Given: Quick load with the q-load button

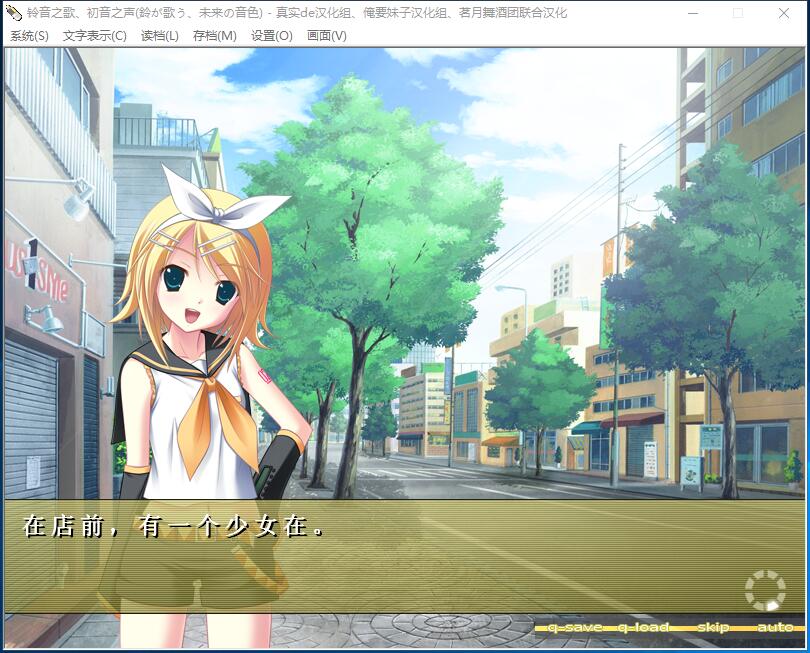Looking at the screenshot, I should 642,627.
